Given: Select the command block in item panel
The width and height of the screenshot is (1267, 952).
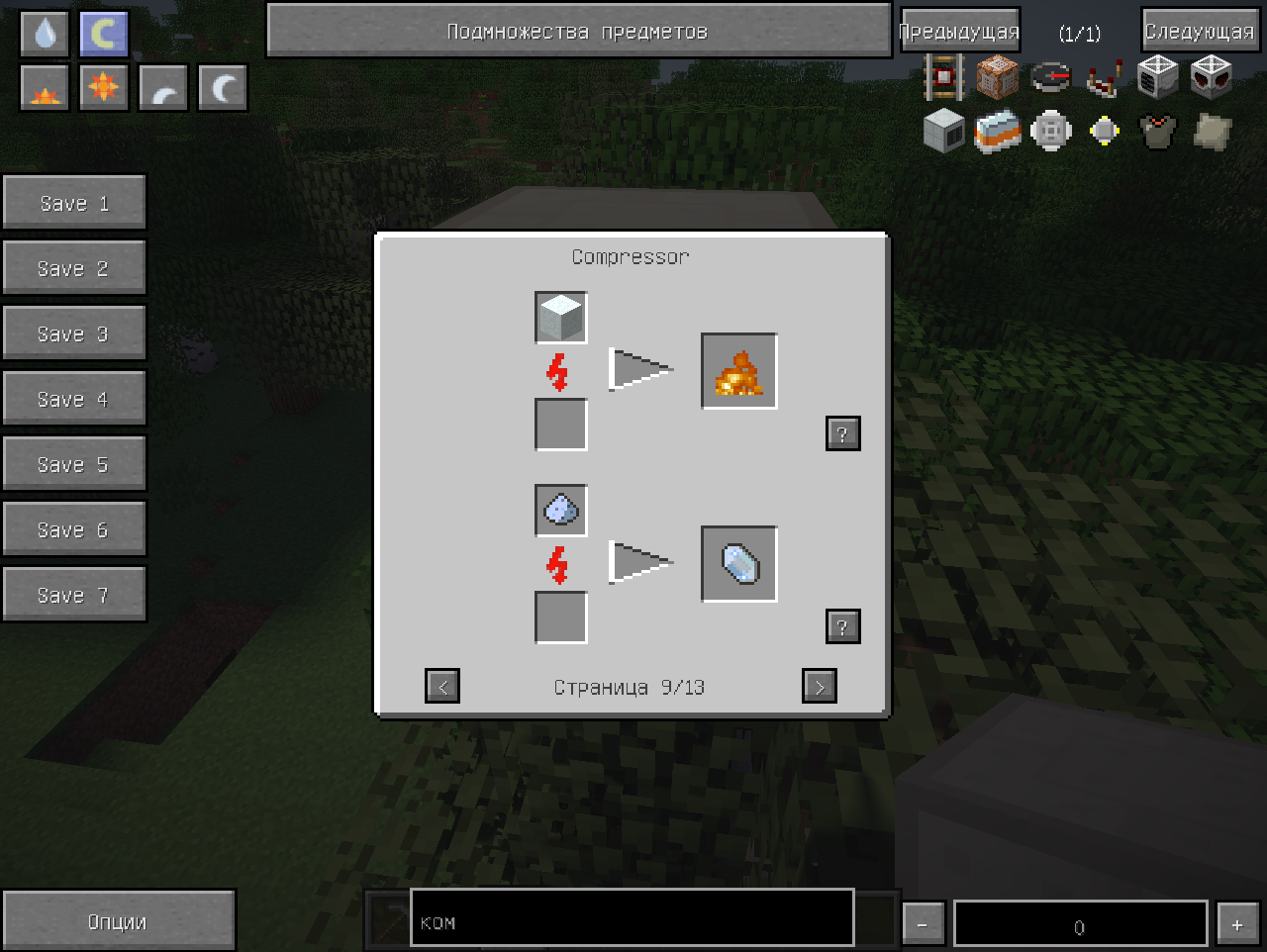Looking at the screenshot, I should coord(998,77).
